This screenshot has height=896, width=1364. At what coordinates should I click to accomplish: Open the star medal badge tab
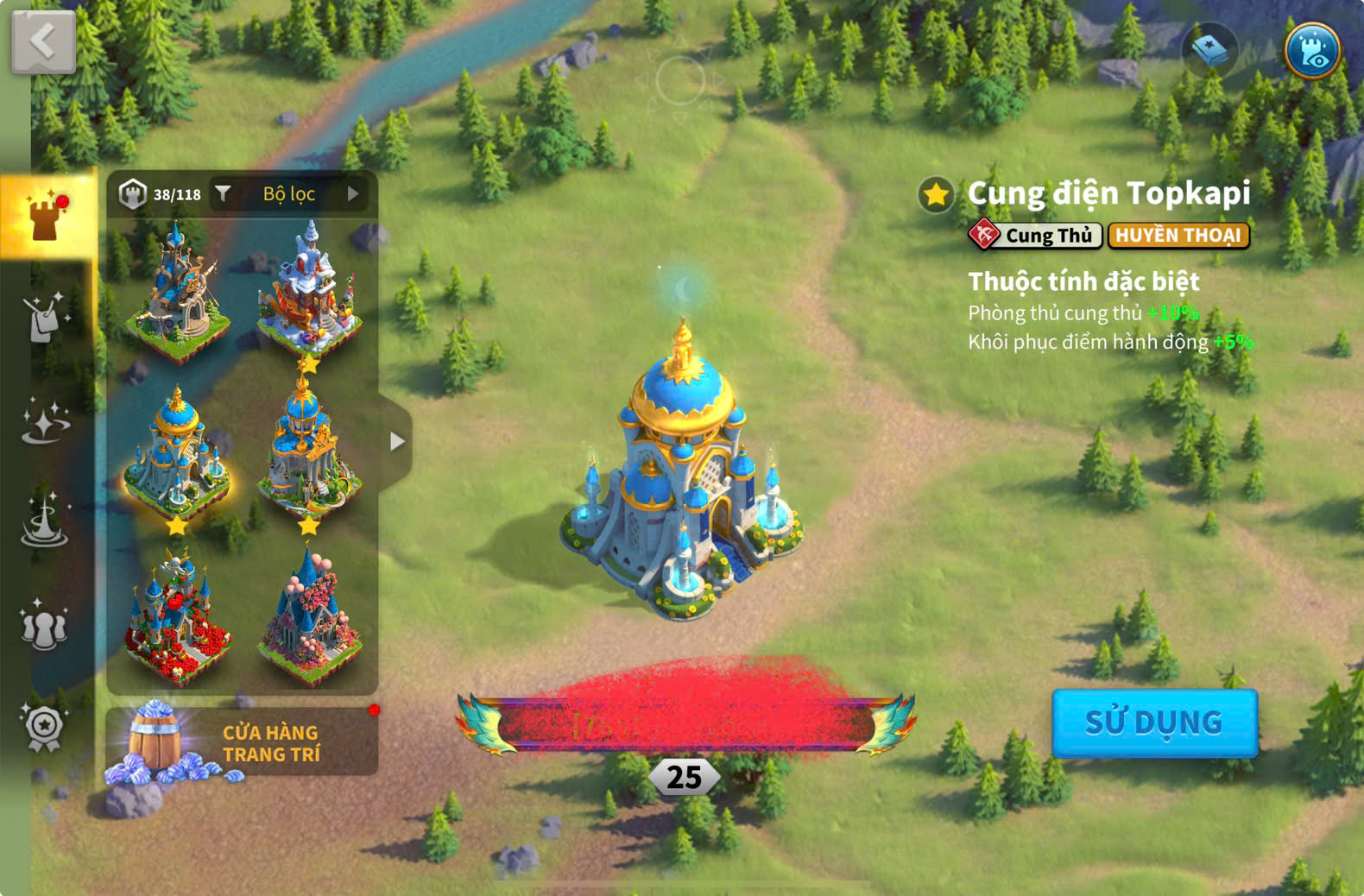point(45,727)
